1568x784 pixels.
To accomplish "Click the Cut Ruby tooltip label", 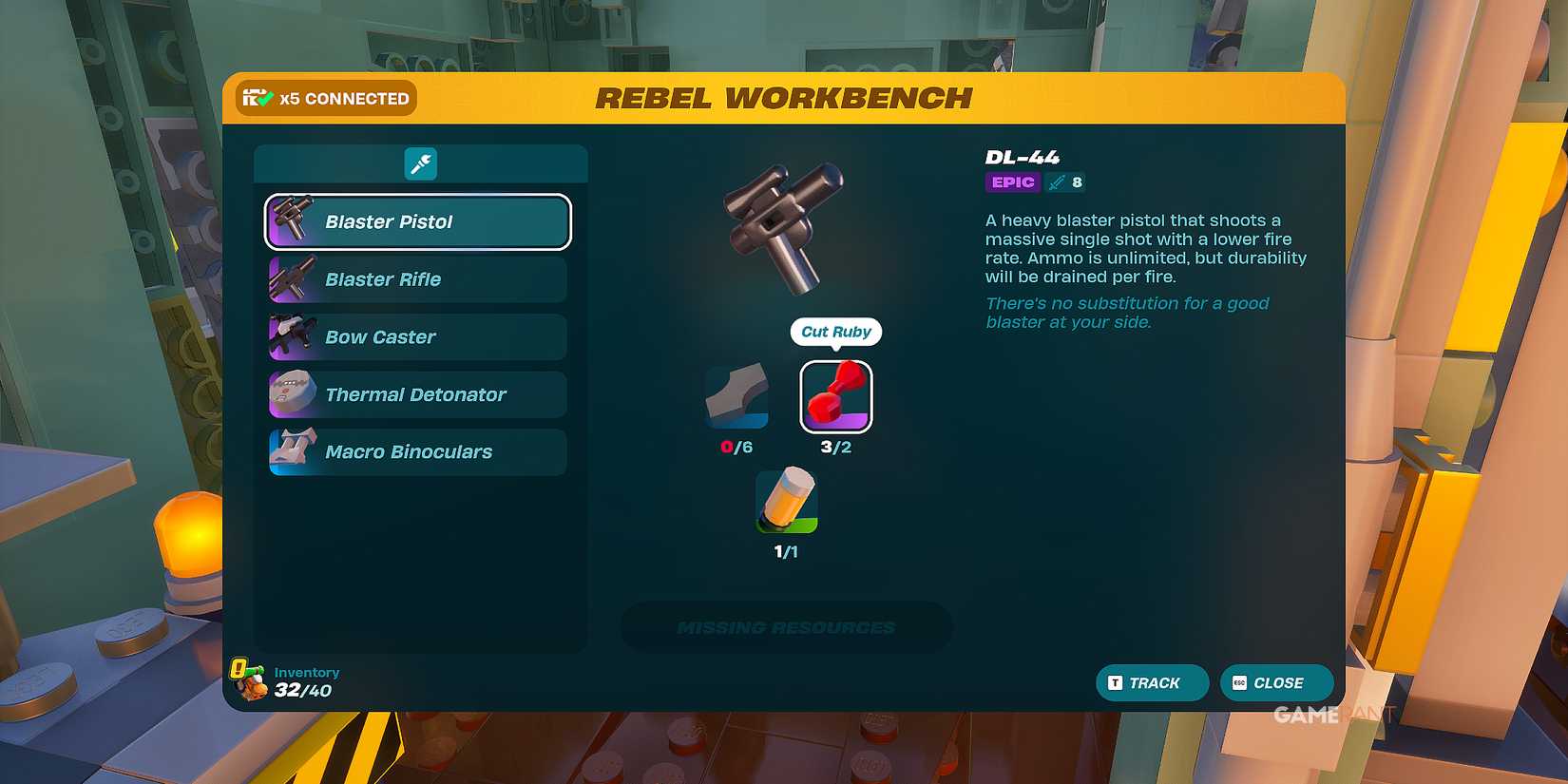I will [835, 332].
